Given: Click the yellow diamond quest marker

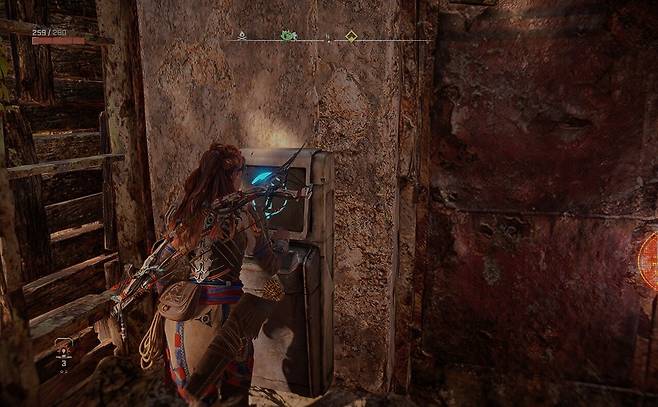Looking at the screenshot, I should 351,36.
